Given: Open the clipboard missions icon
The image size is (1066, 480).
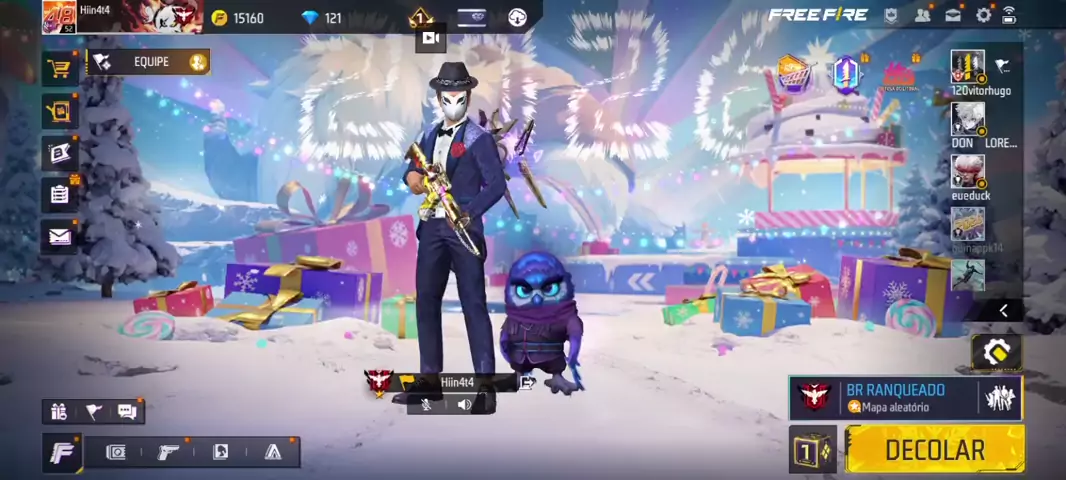Looking at the screenshot, I should click(60, 194).
